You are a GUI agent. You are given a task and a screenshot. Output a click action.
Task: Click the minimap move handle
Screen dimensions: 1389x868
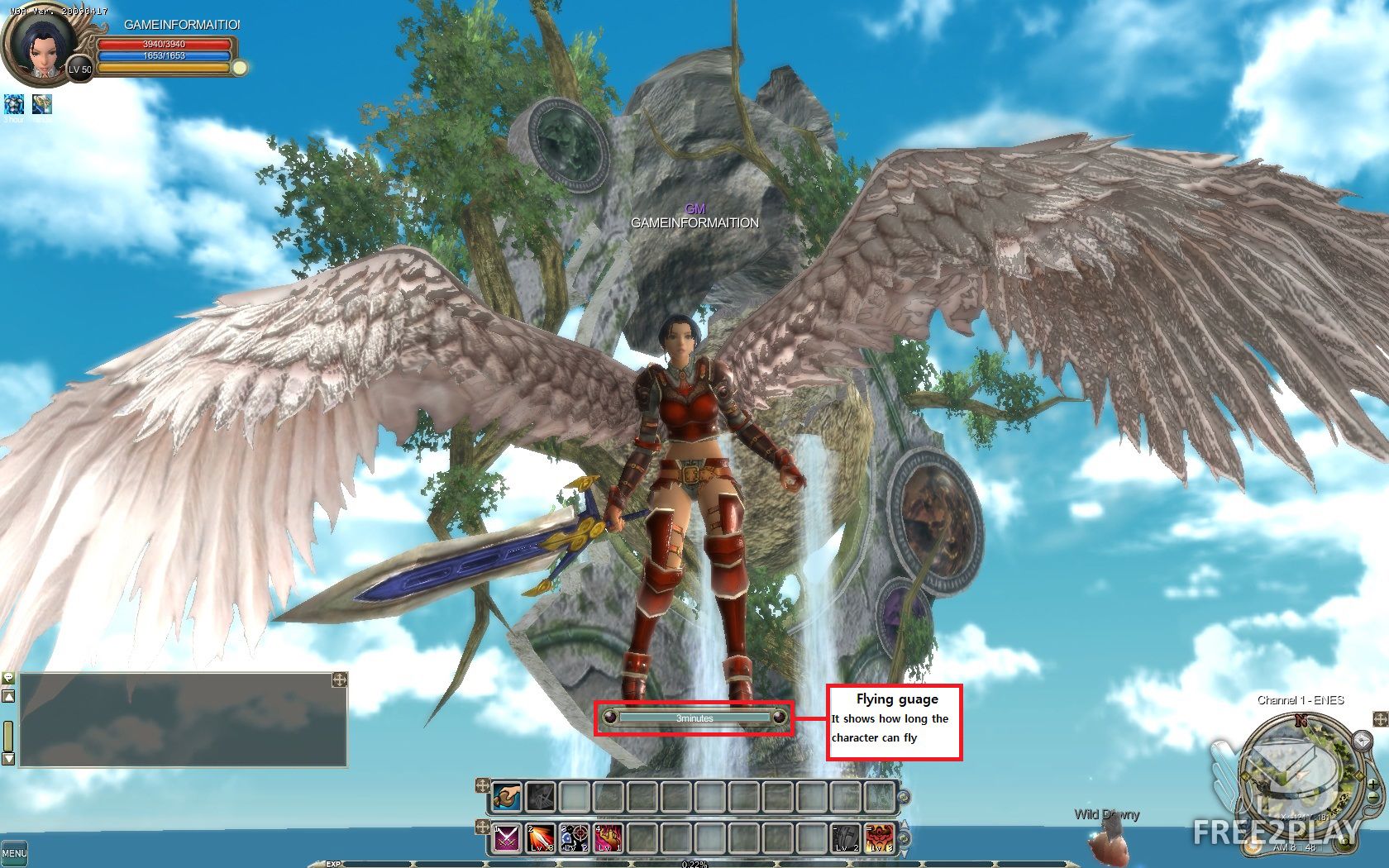click(x=1381, y=719)
